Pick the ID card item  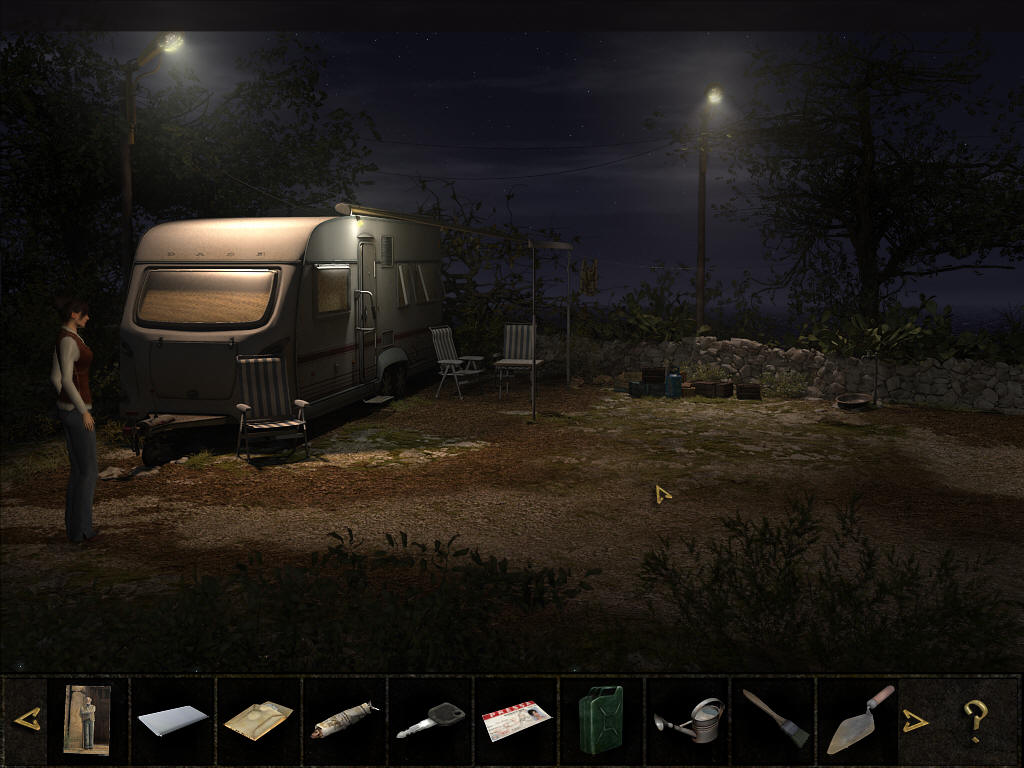click(516, 720)
